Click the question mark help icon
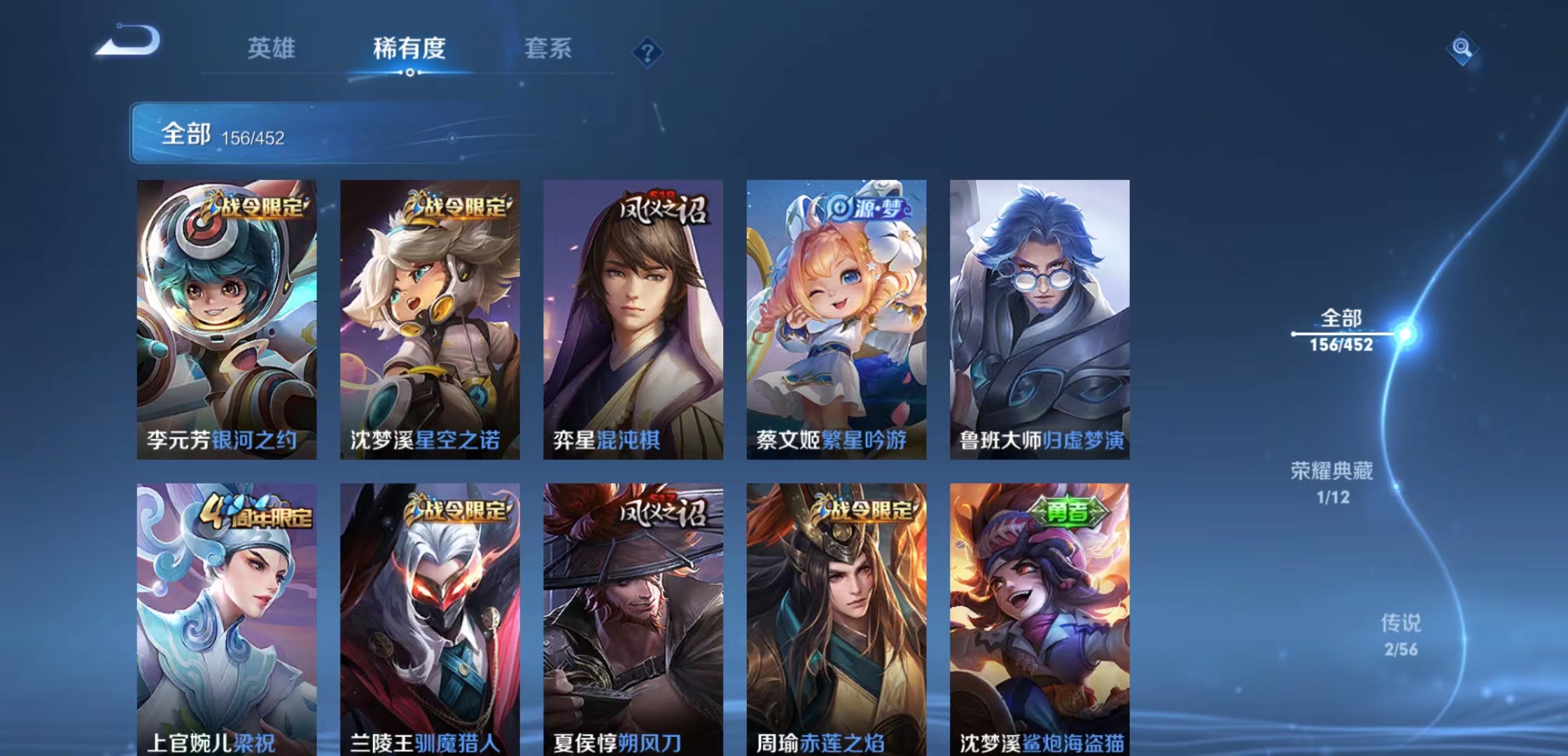Image resolution: width=1568 pixels, height=756 pixels. (x=647, y=51)
